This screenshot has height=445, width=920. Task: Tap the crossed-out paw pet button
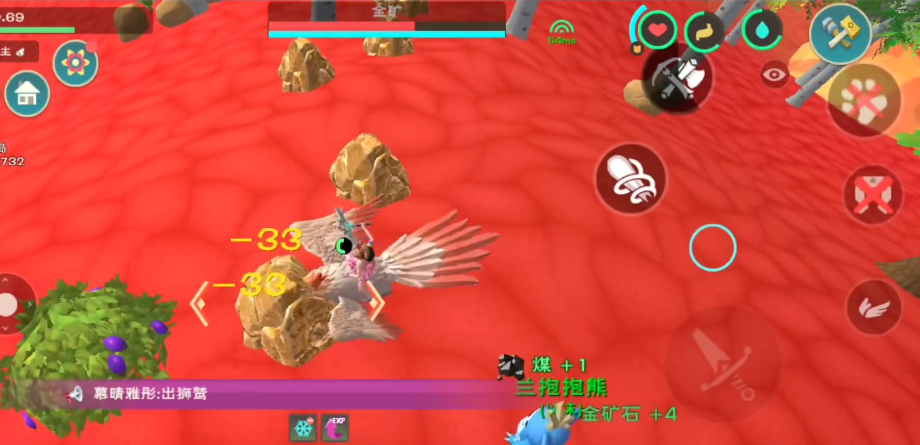[x=864, y=100]
